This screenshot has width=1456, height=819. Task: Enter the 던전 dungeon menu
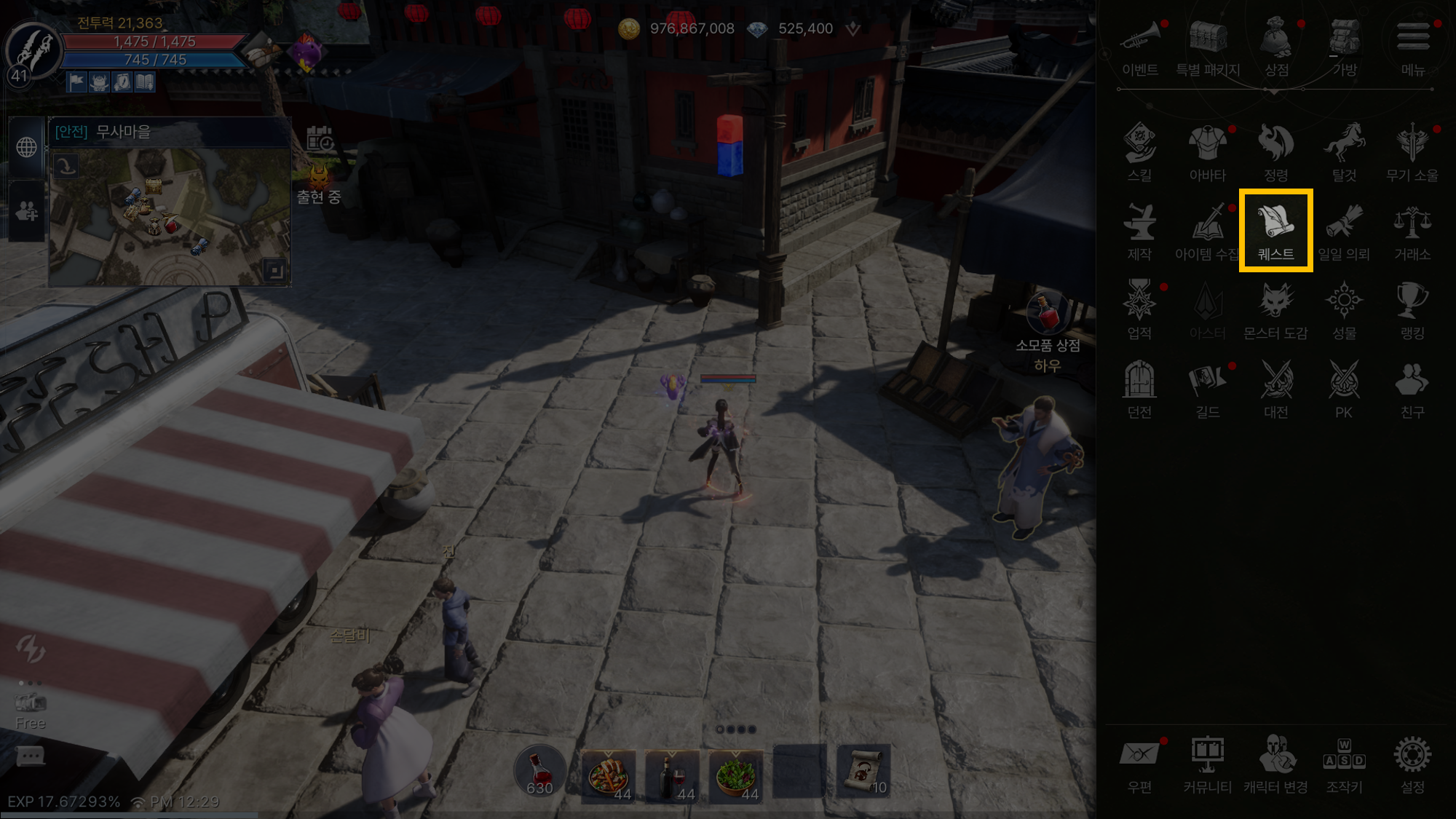coord(1139,388)
